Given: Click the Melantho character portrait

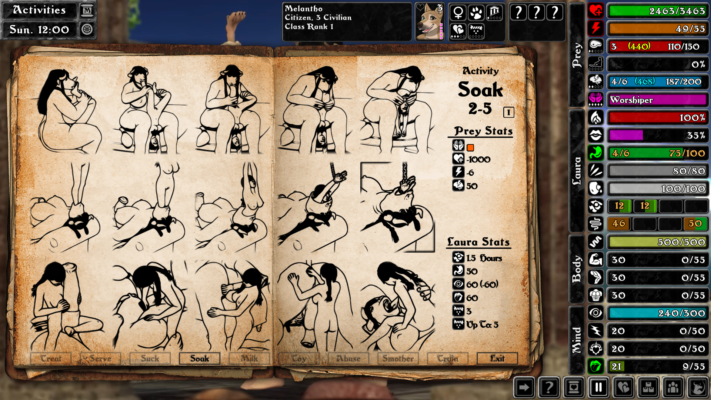Looking at the screenshot, I should (430, 21).
